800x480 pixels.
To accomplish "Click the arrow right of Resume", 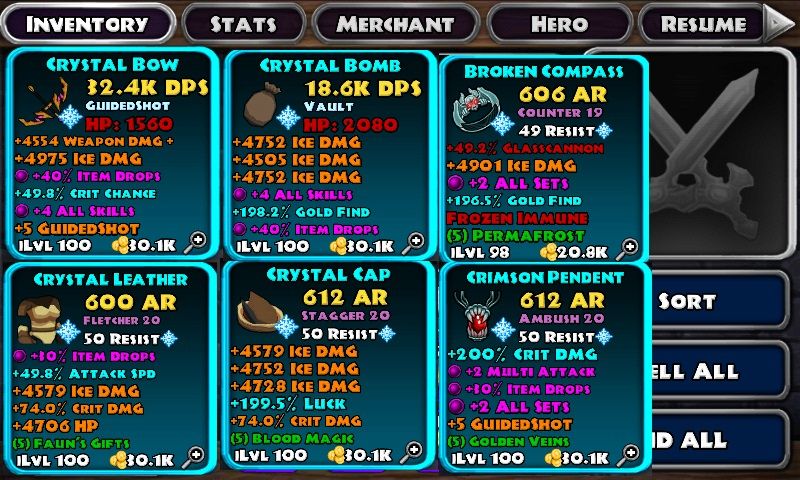I will click(x=779, y=22).
